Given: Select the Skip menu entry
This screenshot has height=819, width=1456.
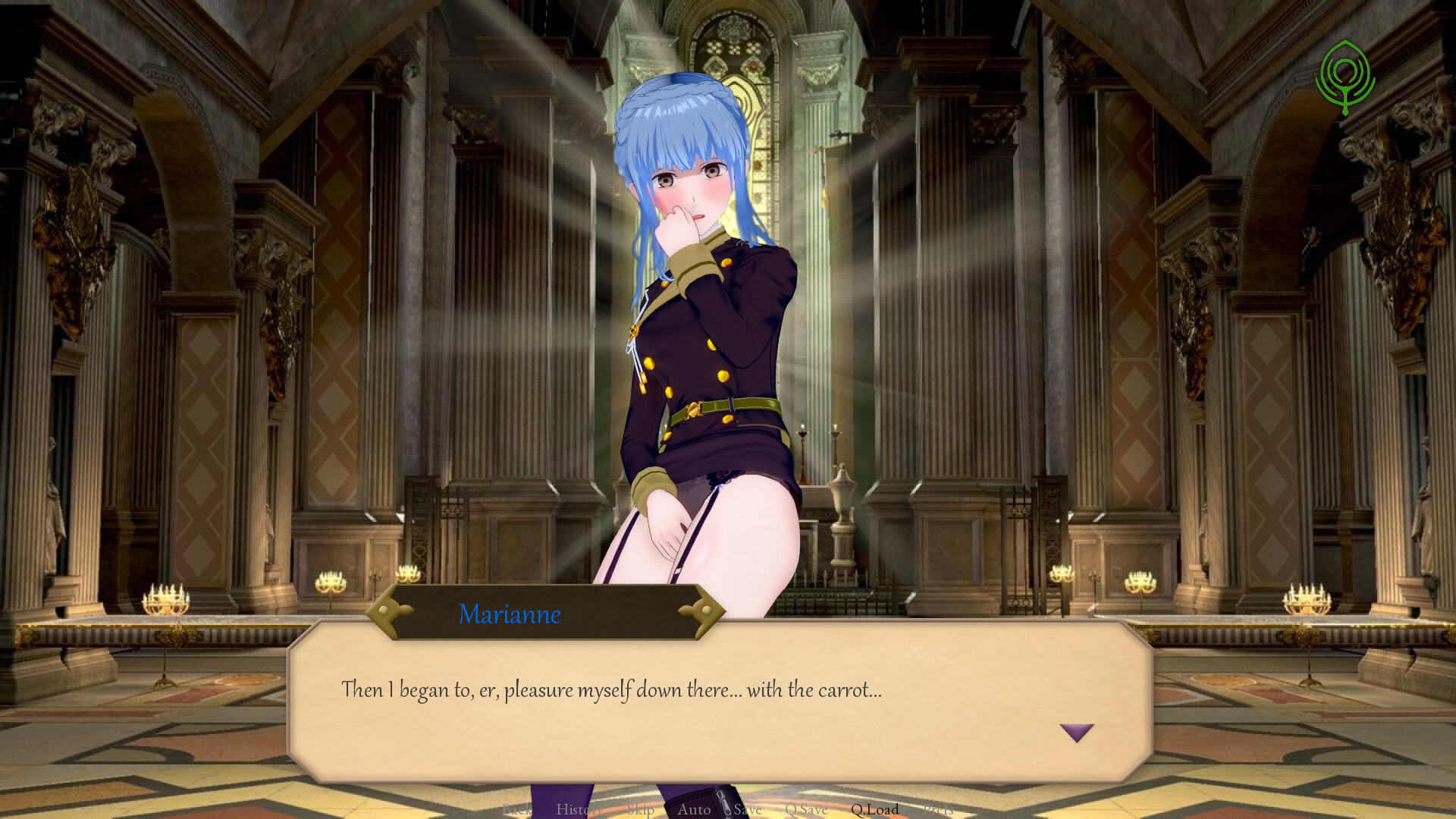Looking at the screenshot, I should [x=641, y=810].
